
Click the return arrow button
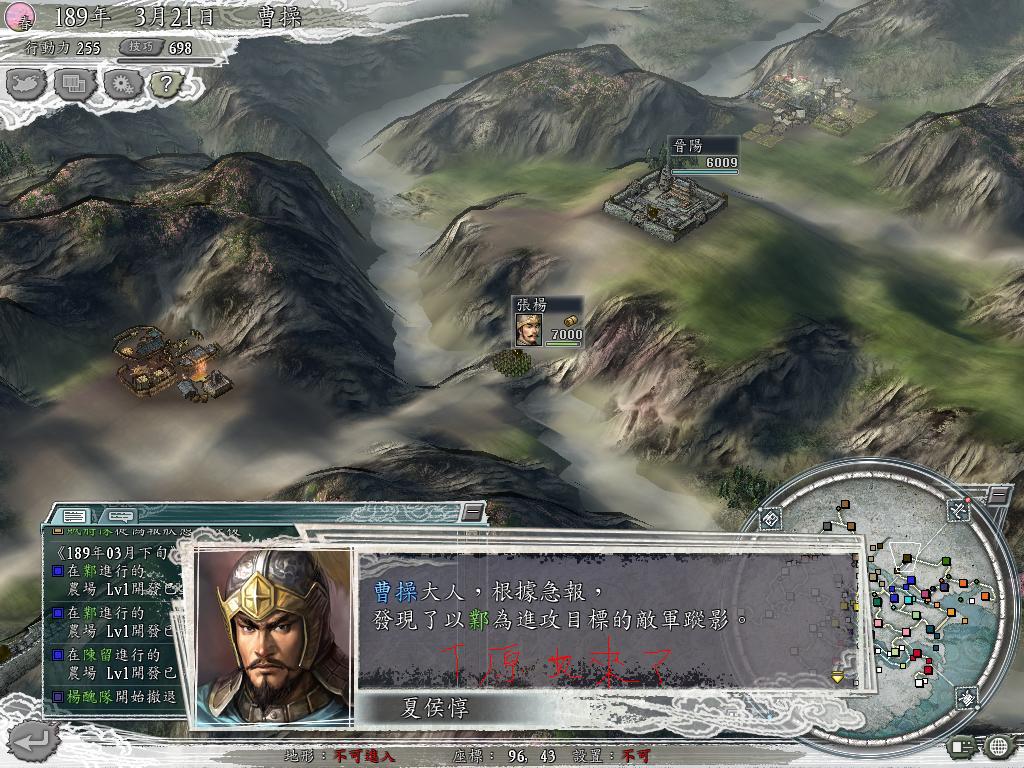click(31, 741)
